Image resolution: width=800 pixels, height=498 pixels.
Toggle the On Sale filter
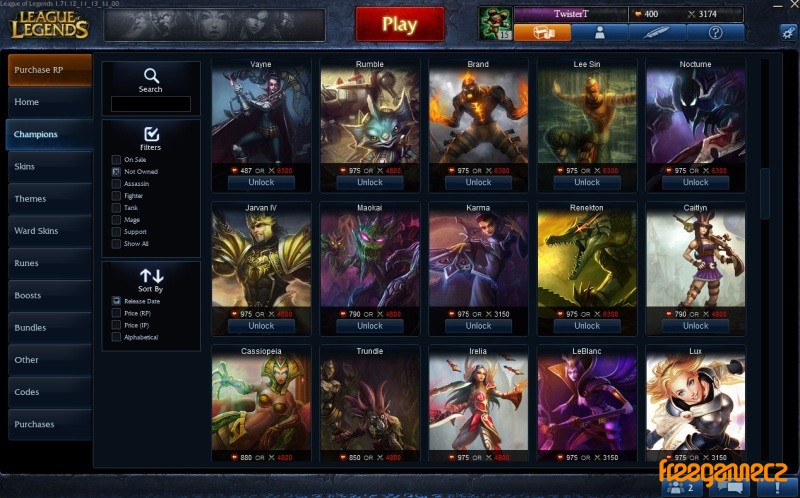pos(117,160)
